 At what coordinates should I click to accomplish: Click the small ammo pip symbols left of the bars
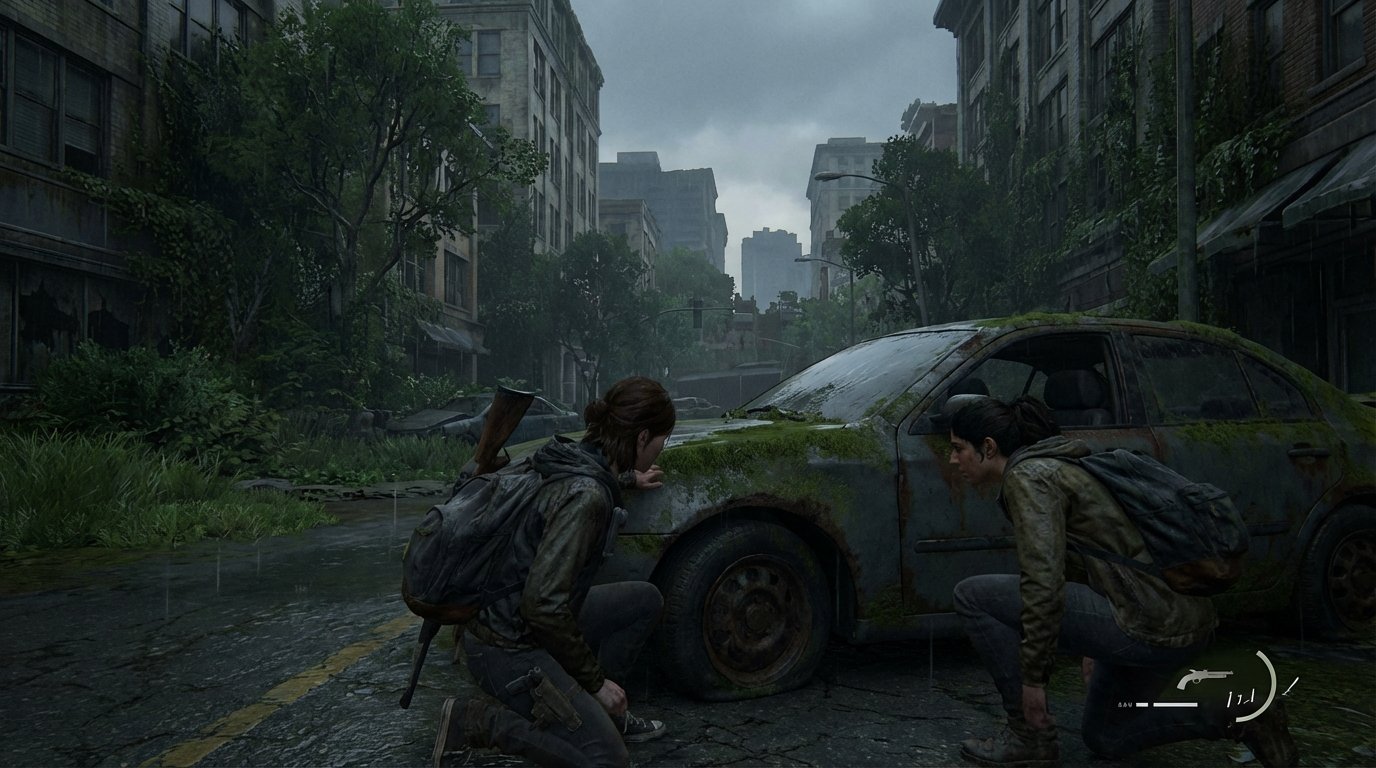1124,703
